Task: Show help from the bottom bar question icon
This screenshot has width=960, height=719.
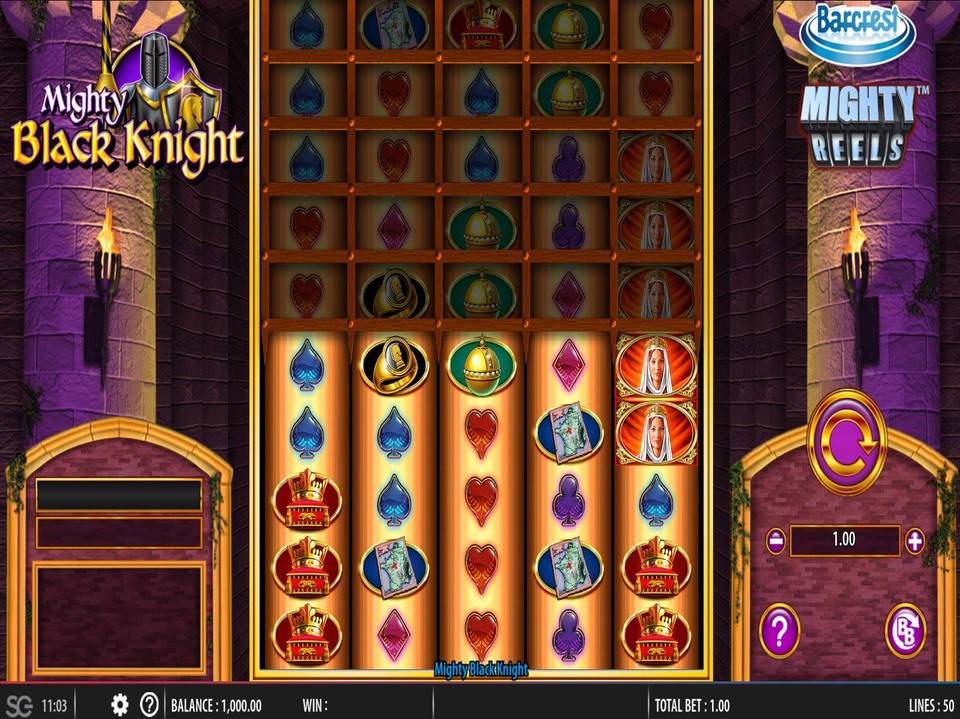Action: coord(150,705)
